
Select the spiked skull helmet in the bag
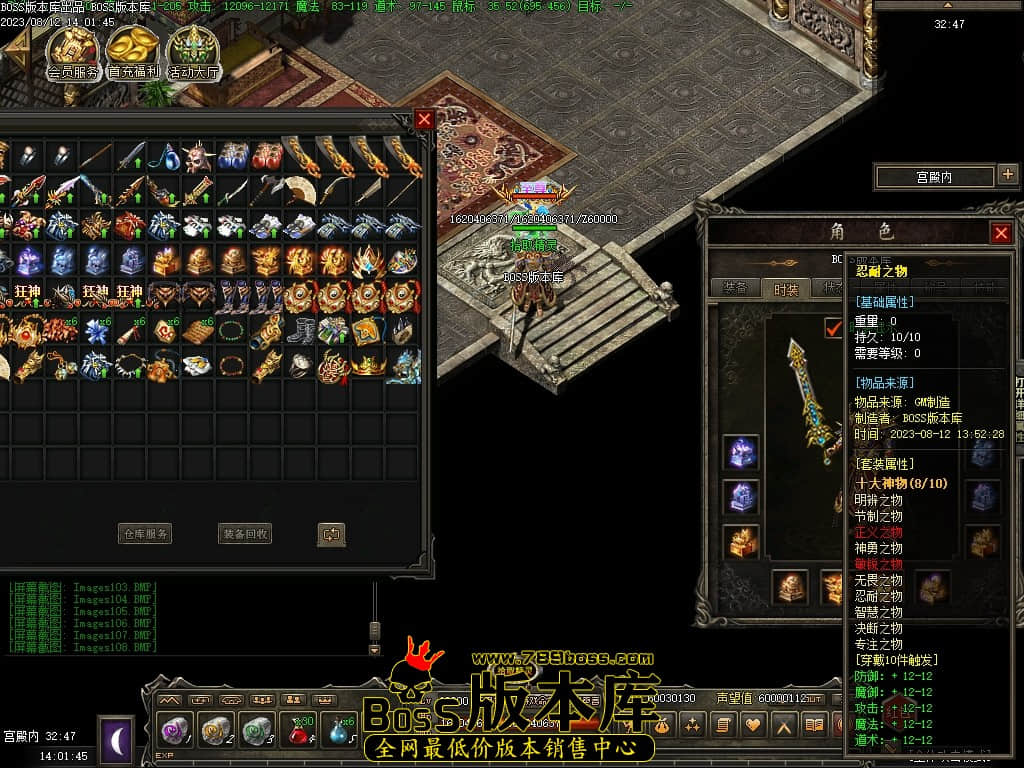pyautogui.click(x=199, y=156)
